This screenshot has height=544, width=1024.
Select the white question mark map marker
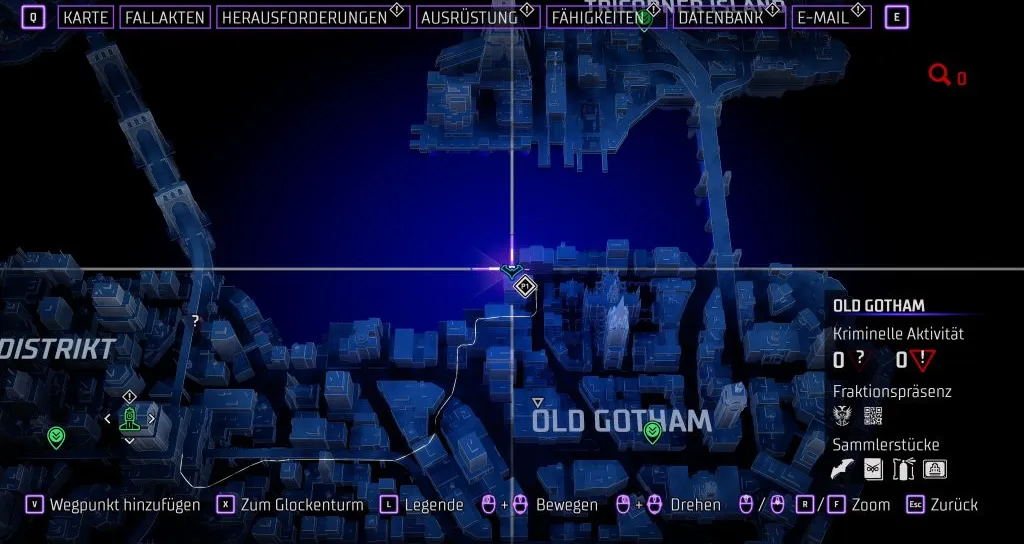[195, 321]
